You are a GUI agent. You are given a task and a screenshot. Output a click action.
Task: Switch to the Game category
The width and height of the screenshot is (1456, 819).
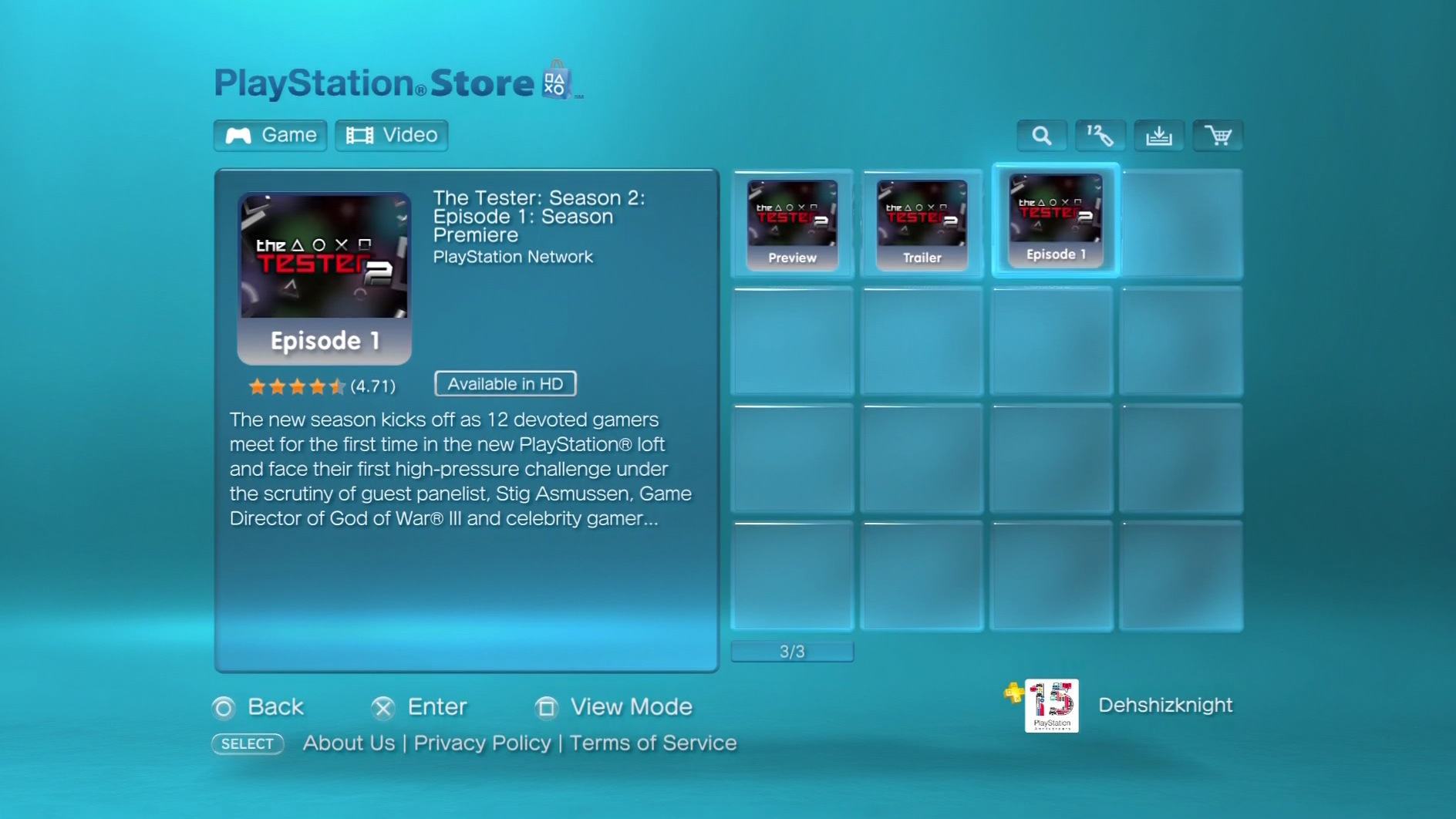click(x=269, y=135)
